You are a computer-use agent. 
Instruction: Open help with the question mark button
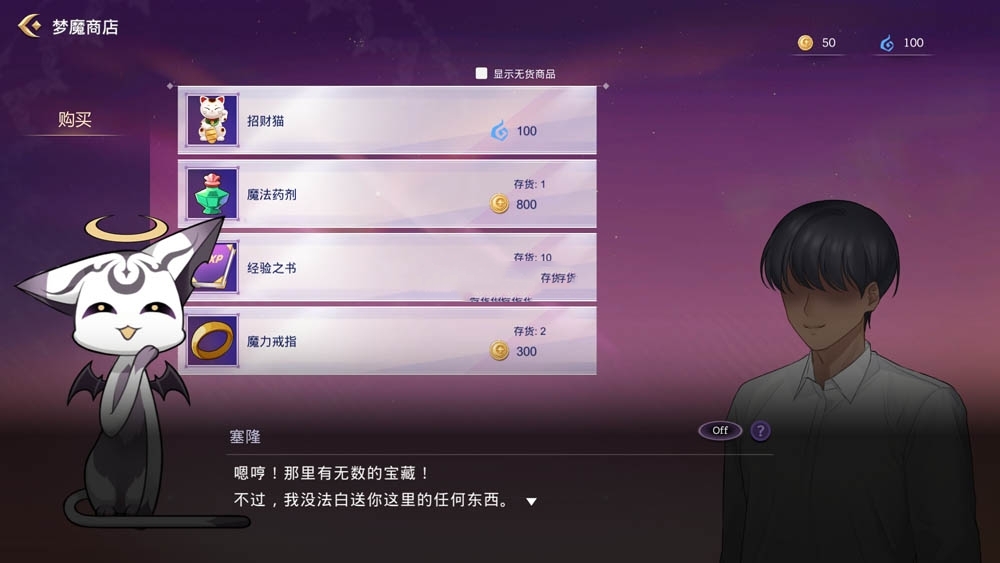(x=761, y=431)
